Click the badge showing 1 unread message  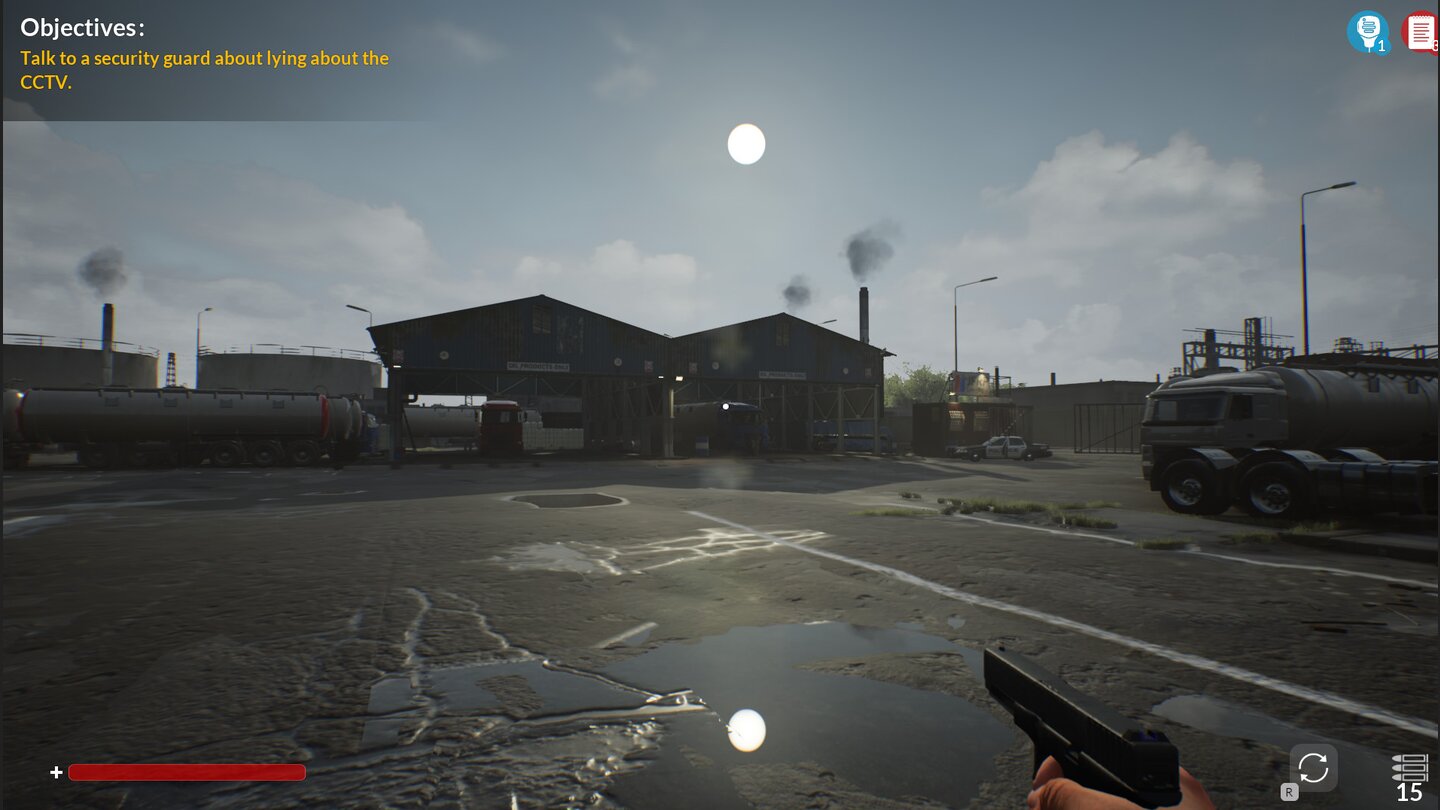(1380, 45)
